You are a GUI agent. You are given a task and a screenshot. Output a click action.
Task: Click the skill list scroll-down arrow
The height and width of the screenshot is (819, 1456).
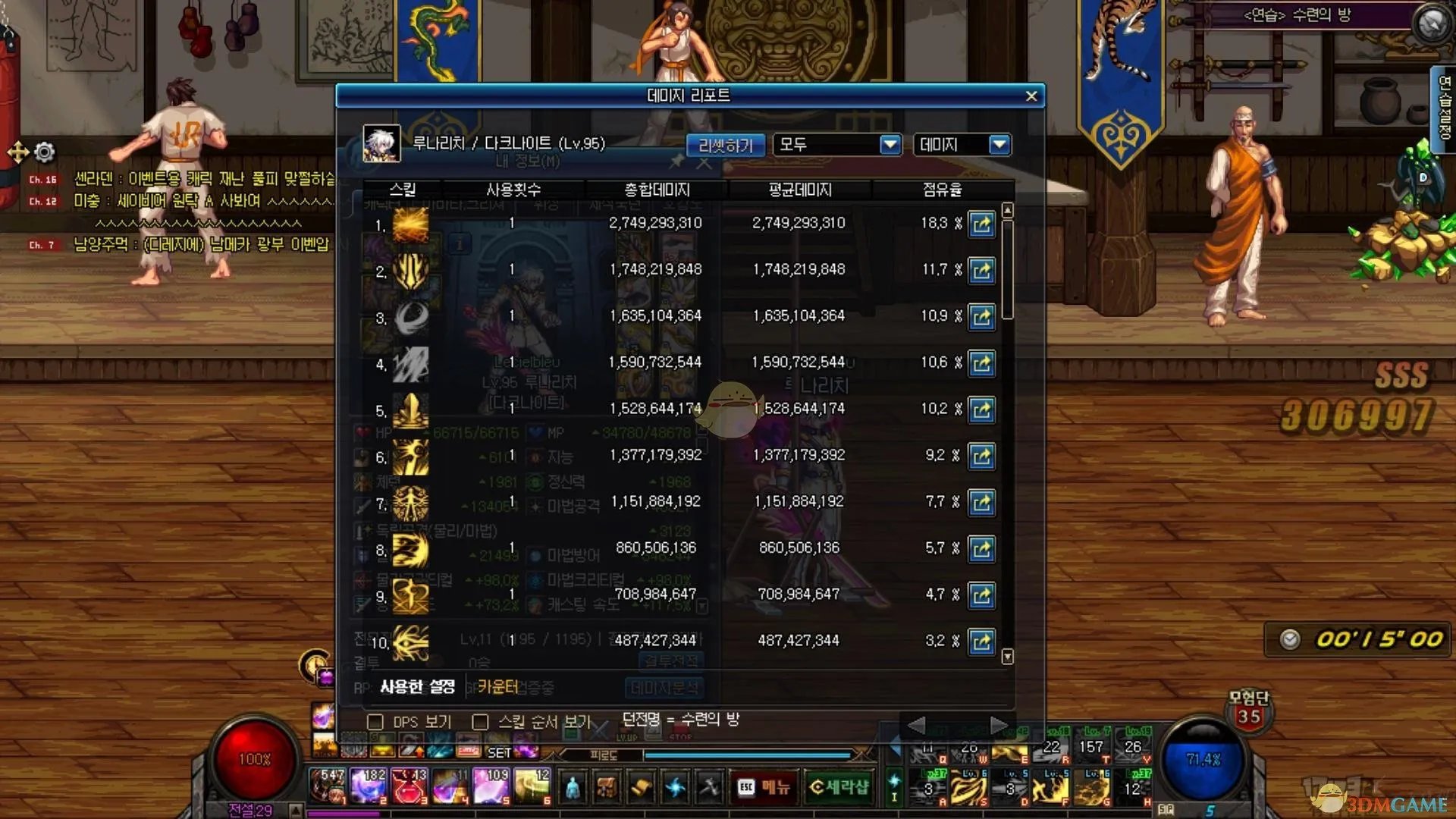click(x=1007, y=656)
